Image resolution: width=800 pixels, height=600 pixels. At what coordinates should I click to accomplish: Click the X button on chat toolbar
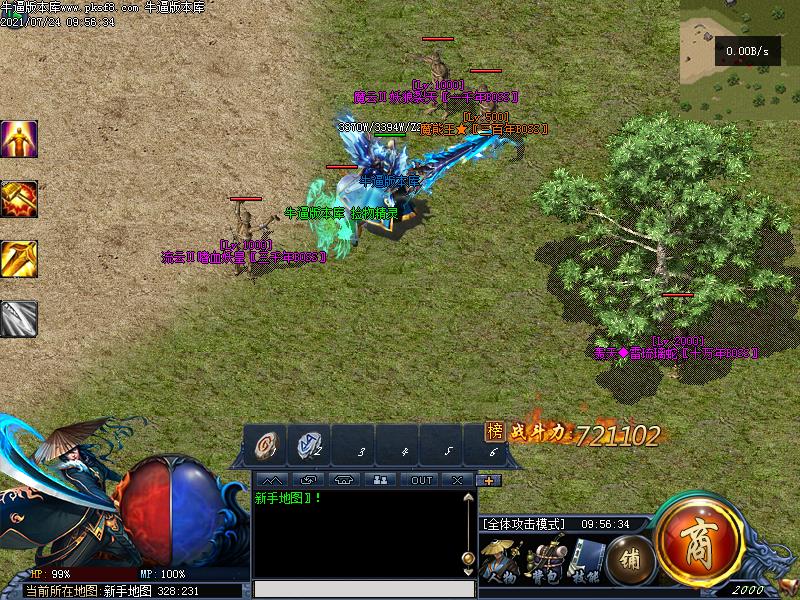click(457, 480)
